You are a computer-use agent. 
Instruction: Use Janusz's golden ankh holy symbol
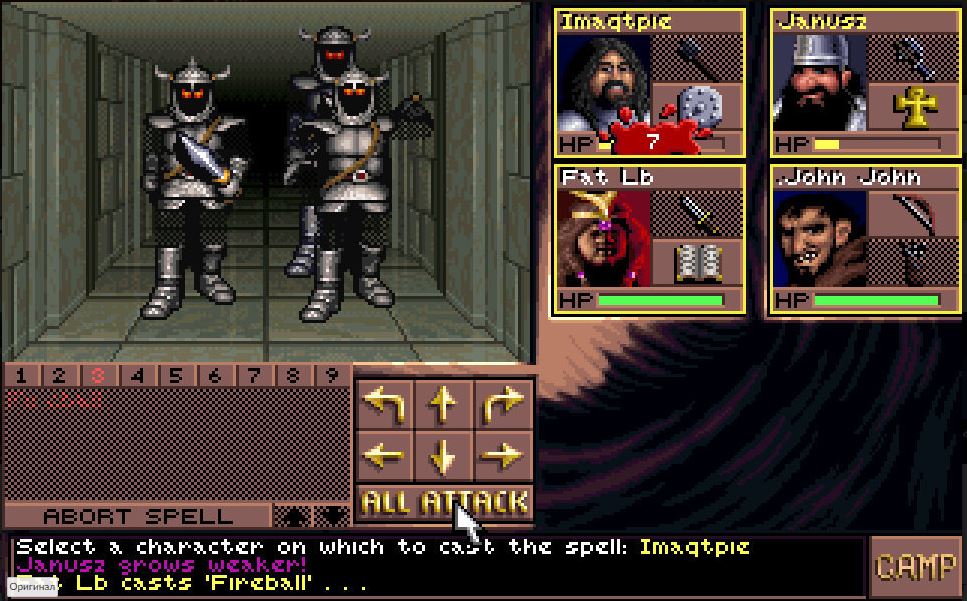tap(913, 108)
